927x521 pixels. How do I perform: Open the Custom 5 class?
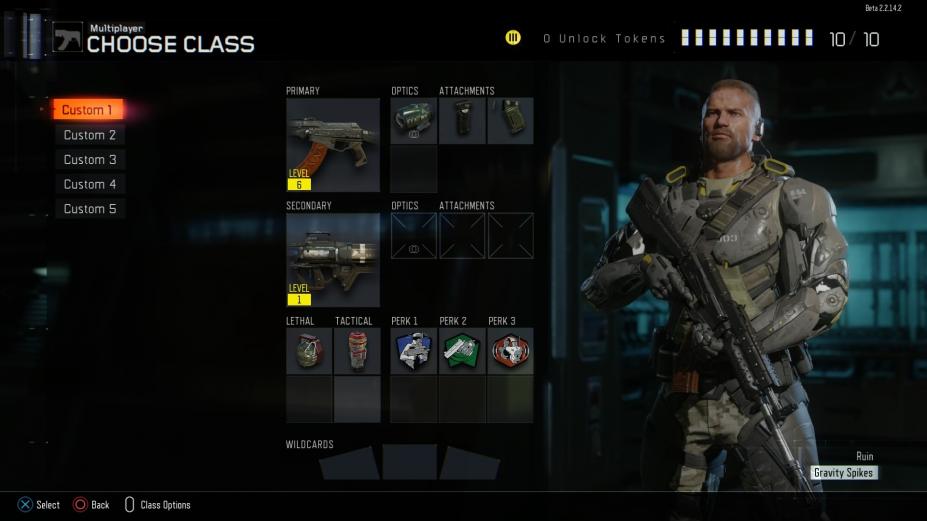point(90,209)
